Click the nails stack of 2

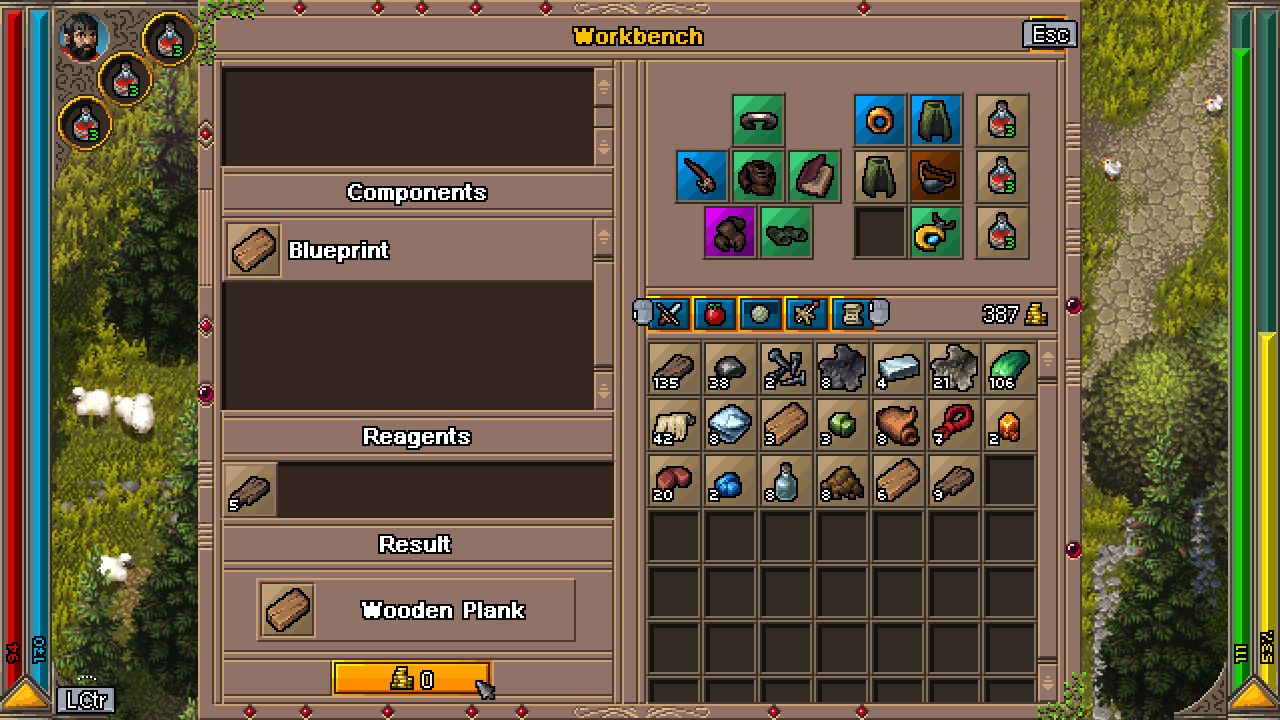pyautogui.click(x=785, y=368)
